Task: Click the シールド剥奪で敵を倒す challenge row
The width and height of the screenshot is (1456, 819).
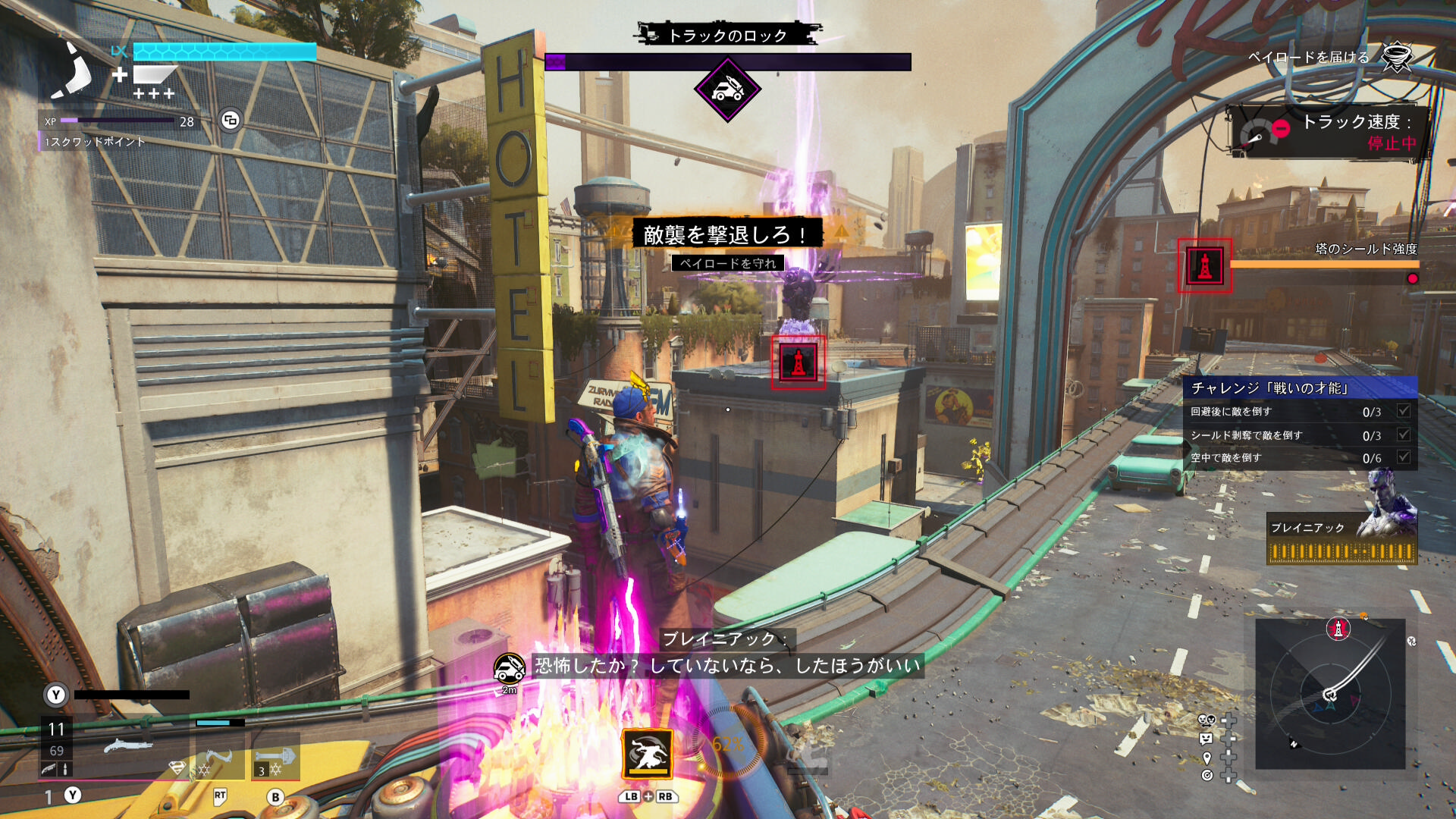Action: pyautogui.click(x=1300, y=435)
